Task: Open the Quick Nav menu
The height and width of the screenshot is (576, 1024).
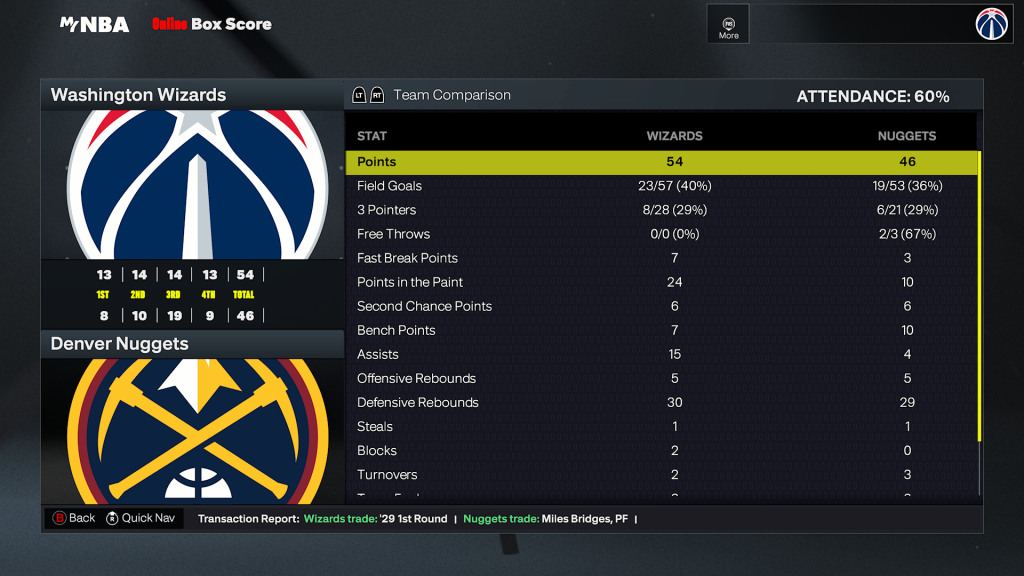Action: click(141, 518)
